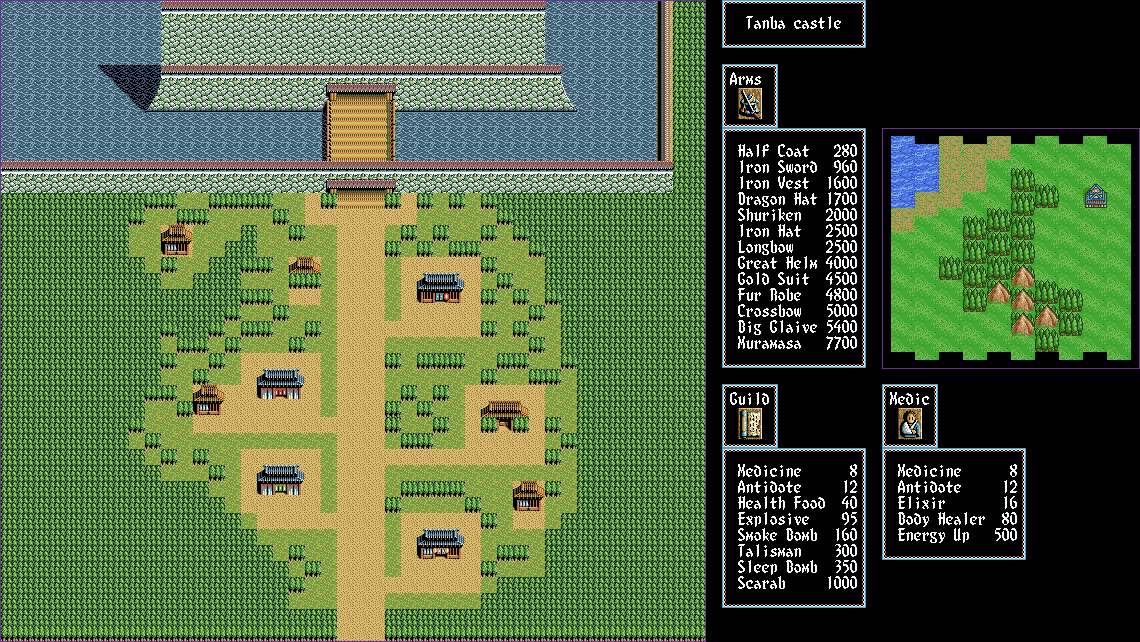The width and height of the screenshot is (1140, 642).
Task: Choose the Half Coat entry
Action: (797, 151)
